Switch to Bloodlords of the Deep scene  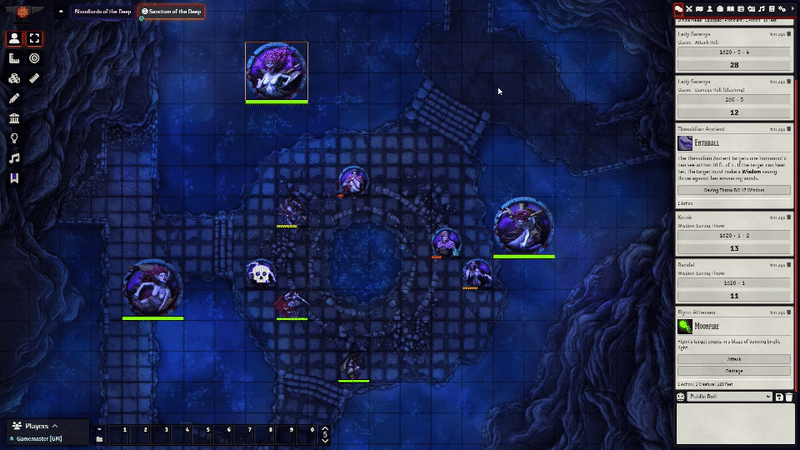point(102,11)
